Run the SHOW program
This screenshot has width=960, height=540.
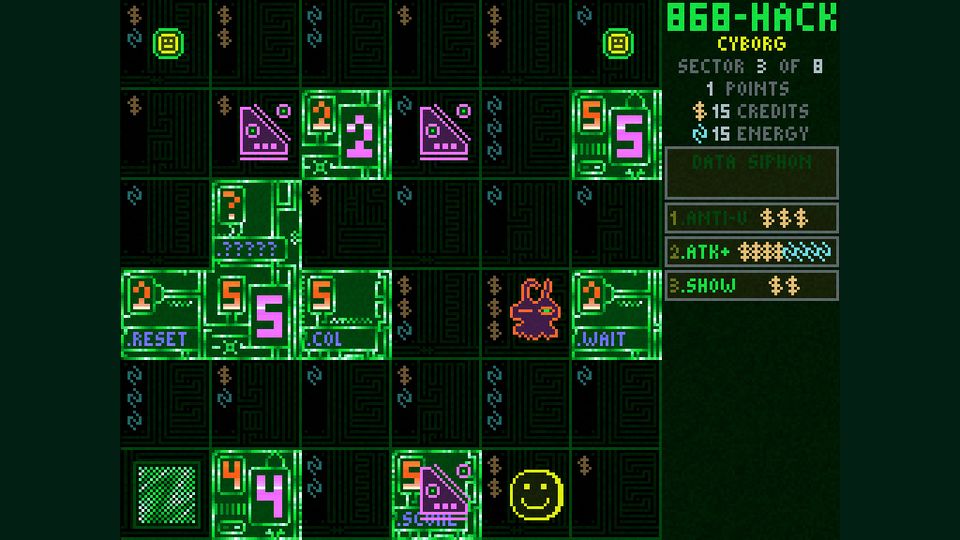(x=751, y=286)
